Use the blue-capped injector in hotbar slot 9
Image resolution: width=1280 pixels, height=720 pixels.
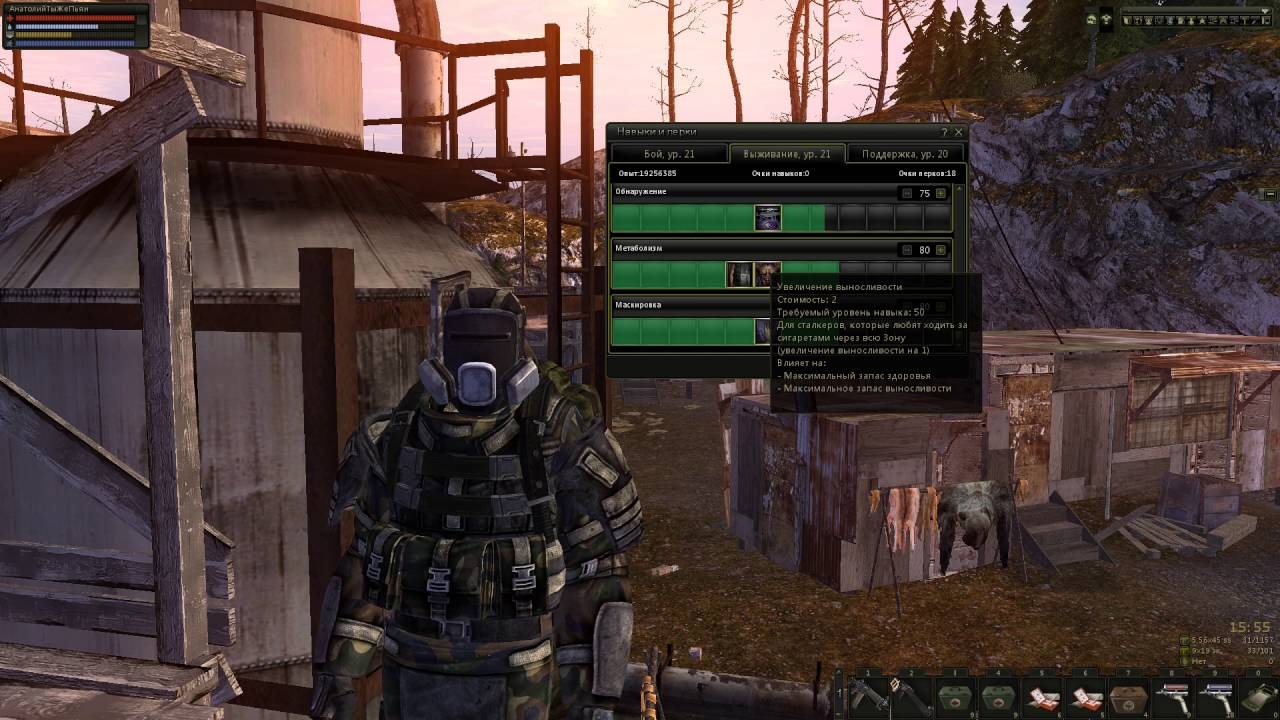coord(1213,693)
